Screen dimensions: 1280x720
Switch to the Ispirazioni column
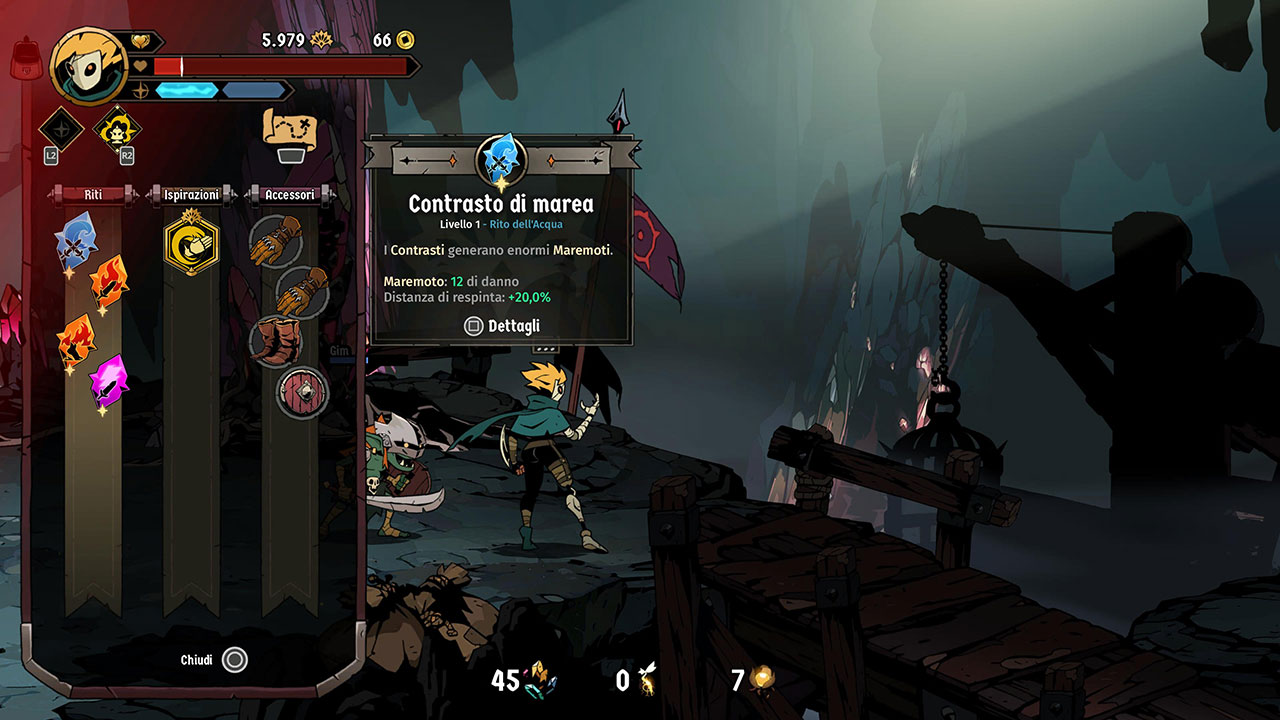[x=191, y=195]
